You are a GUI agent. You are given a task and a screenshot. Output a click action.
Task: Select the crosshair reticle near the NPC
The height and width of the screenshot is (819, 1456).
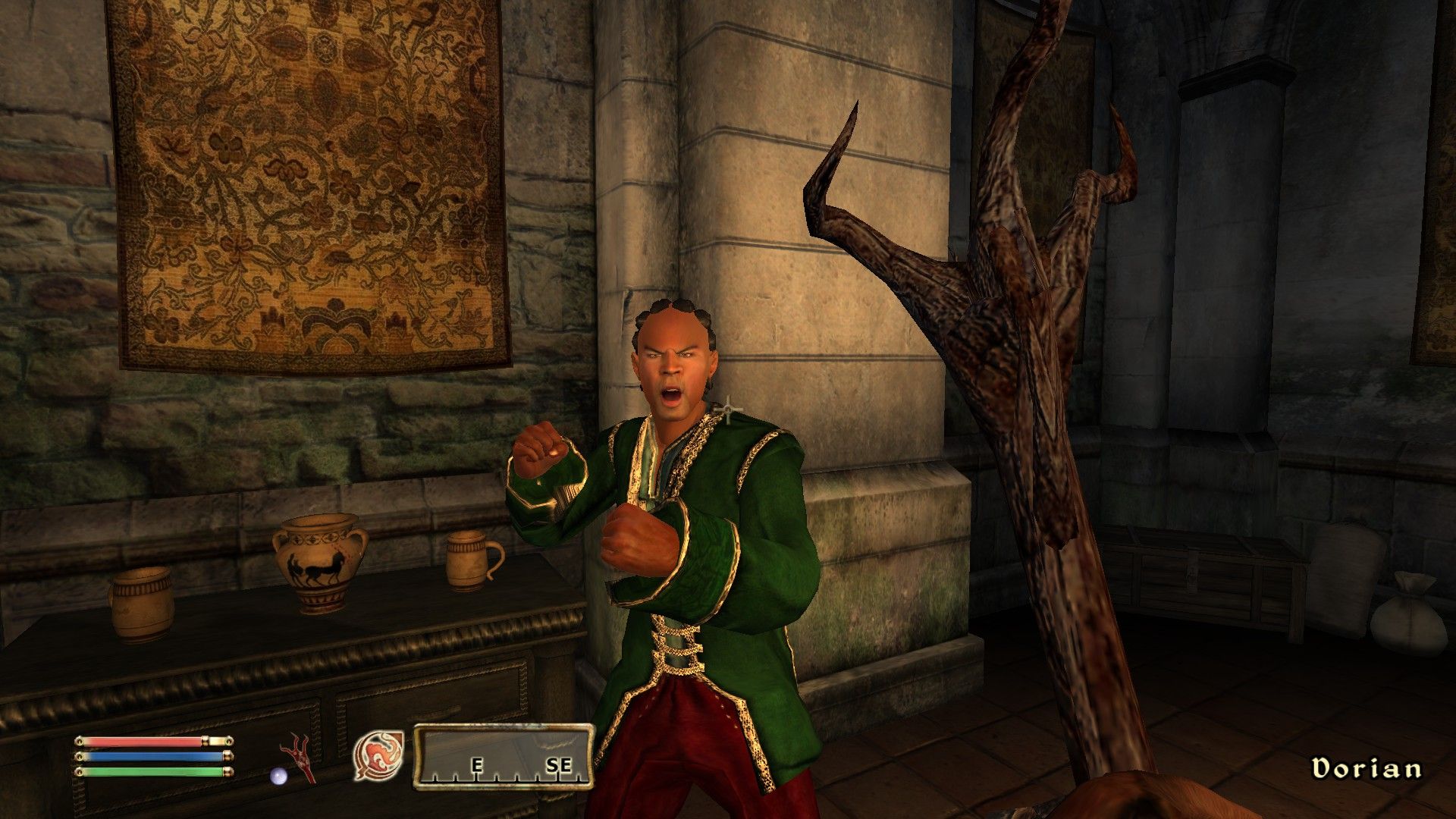coord(730,408)
